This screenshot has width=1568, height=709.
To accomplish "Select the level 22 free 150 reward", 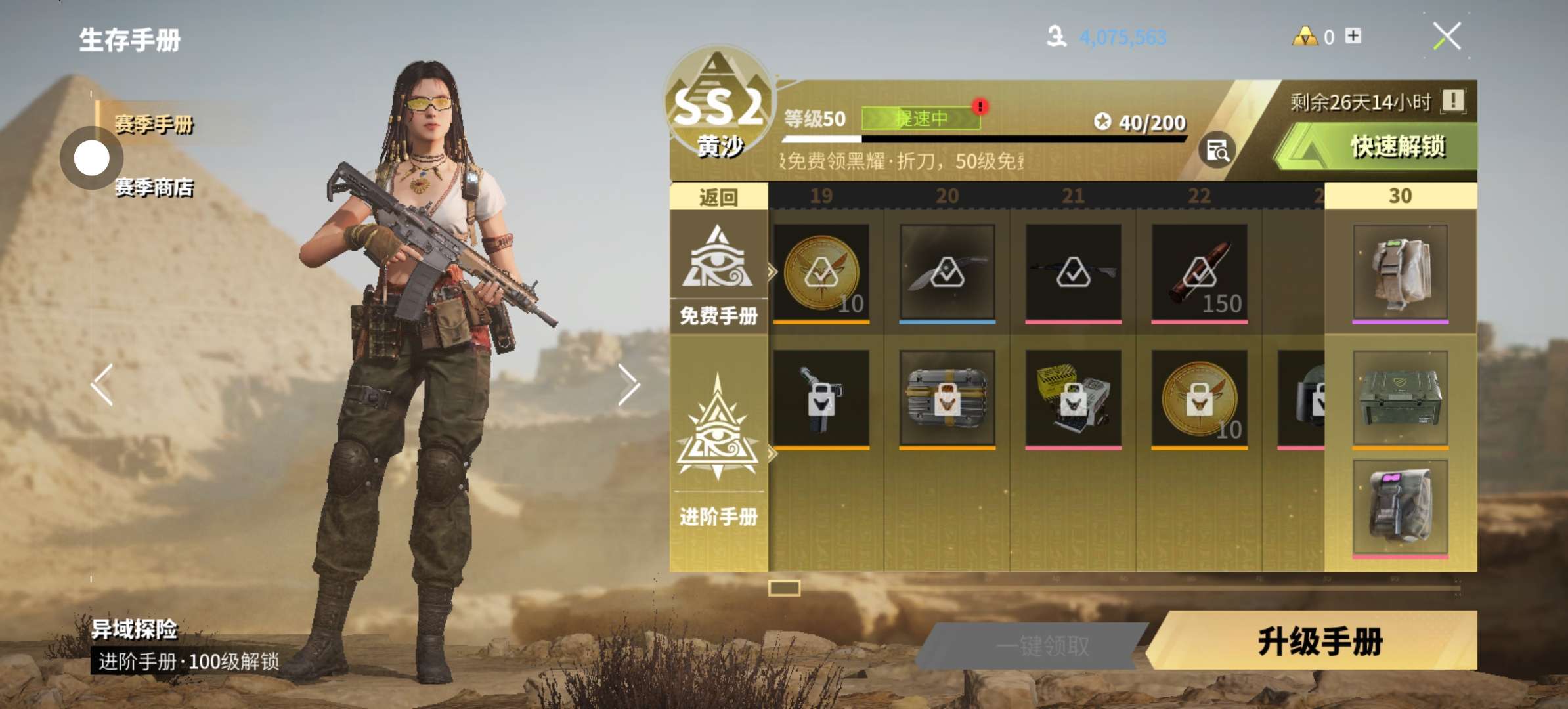I will tap(1199, 272).
